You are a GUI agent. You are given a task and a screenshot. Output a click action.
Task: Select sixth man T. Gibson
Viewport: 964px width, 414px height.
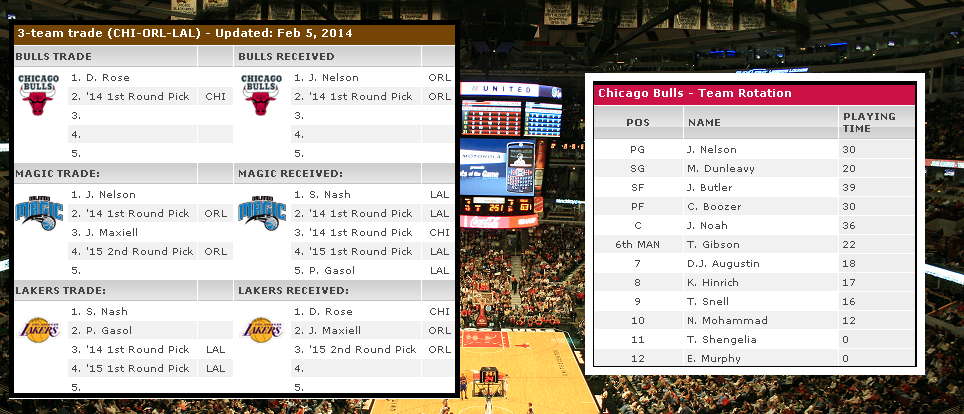tap(713, 245)
